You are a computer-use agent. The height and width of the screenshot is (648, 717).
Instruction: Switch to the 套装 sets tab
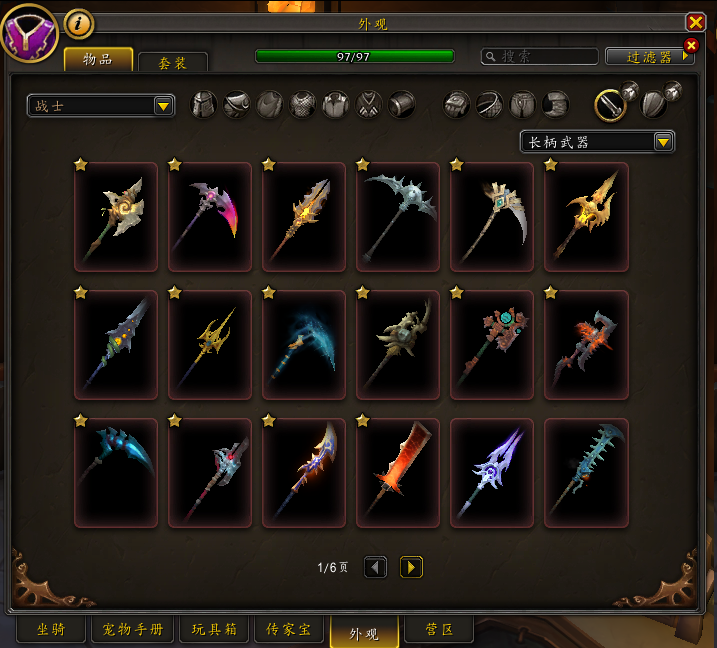[x=173, y=62]
